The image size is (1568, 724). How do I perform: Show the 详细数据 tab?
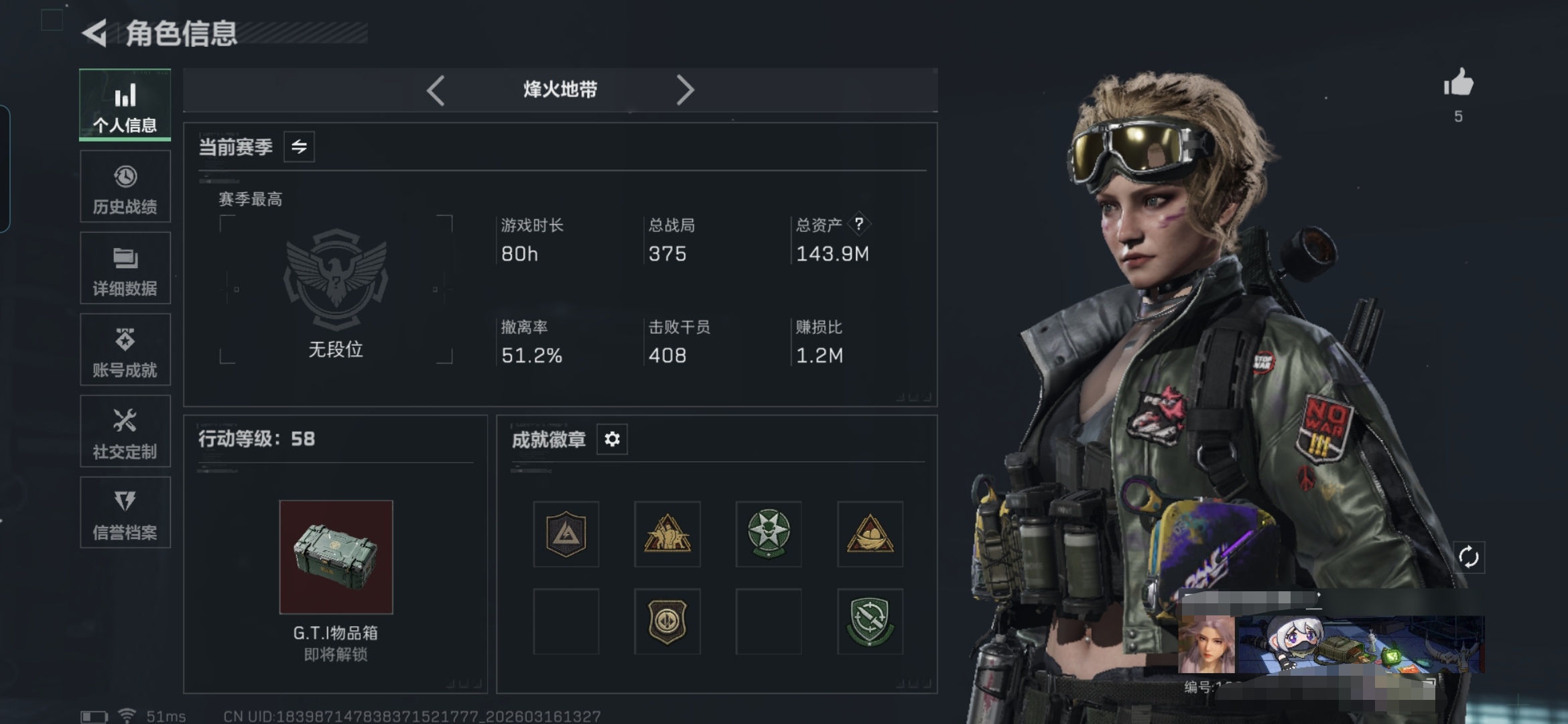click(x=125, y=268)
